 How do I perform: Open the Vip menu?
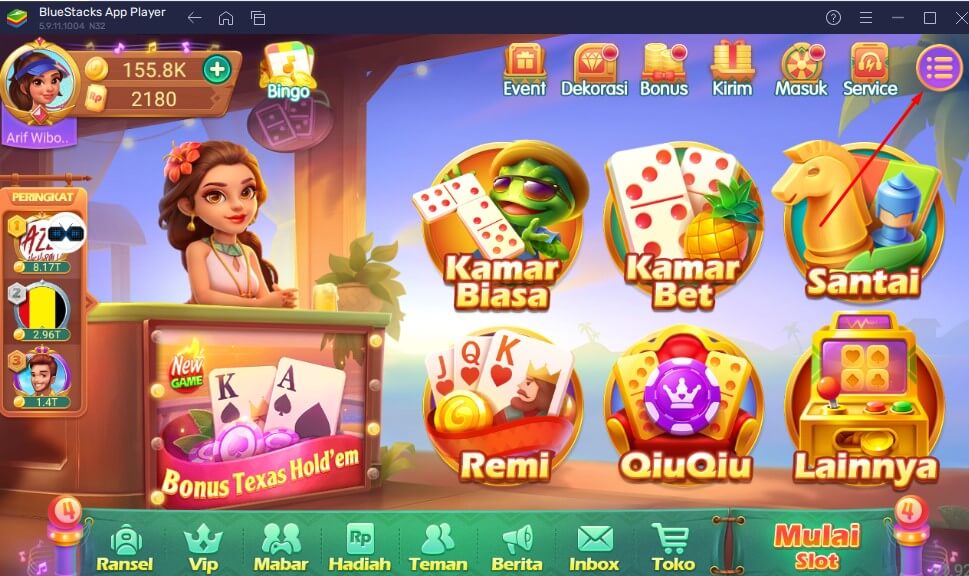(202, 547)
